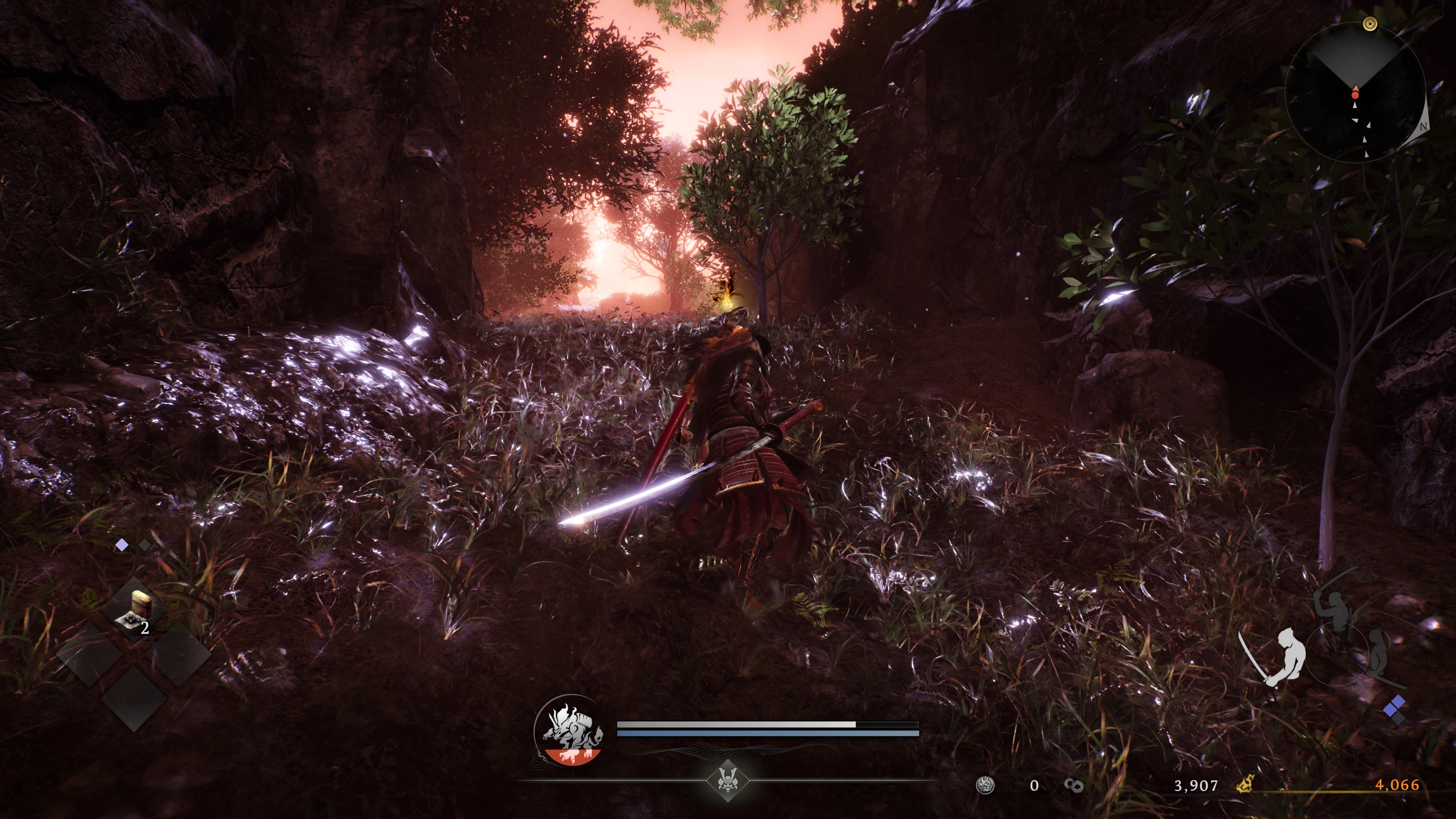This screenshot has width=1456, height=819.
Task: Click the silver round crest coin icon
Action: [x=985, y=784]
